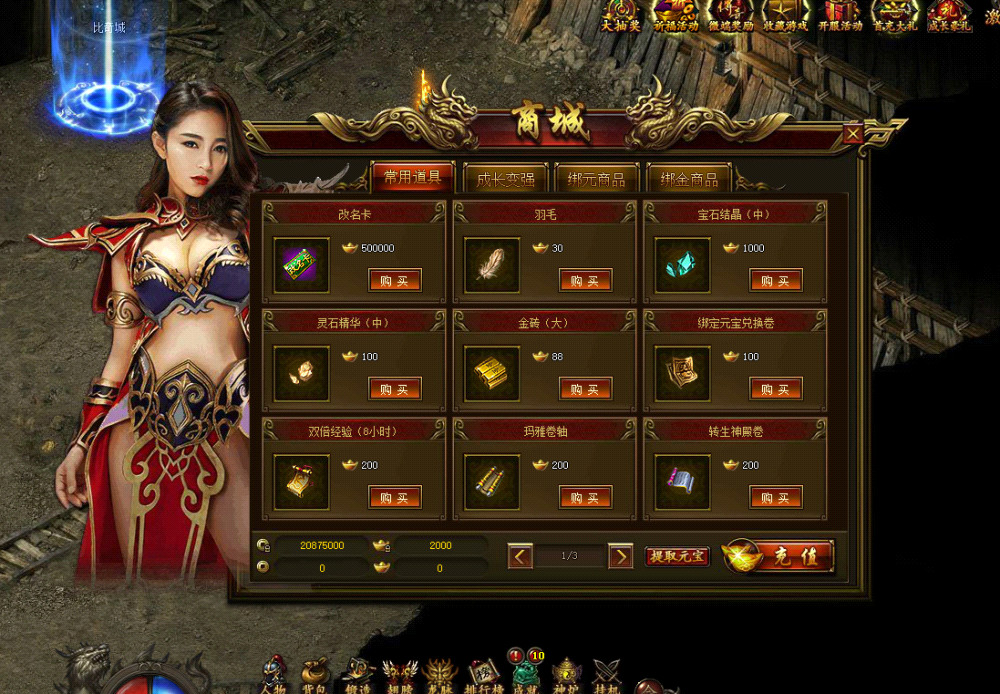The width and height of the screenshot is (1000, 694).
Task: Open the 首充大礼 first-recharge gift
Action: click(893, 15)
